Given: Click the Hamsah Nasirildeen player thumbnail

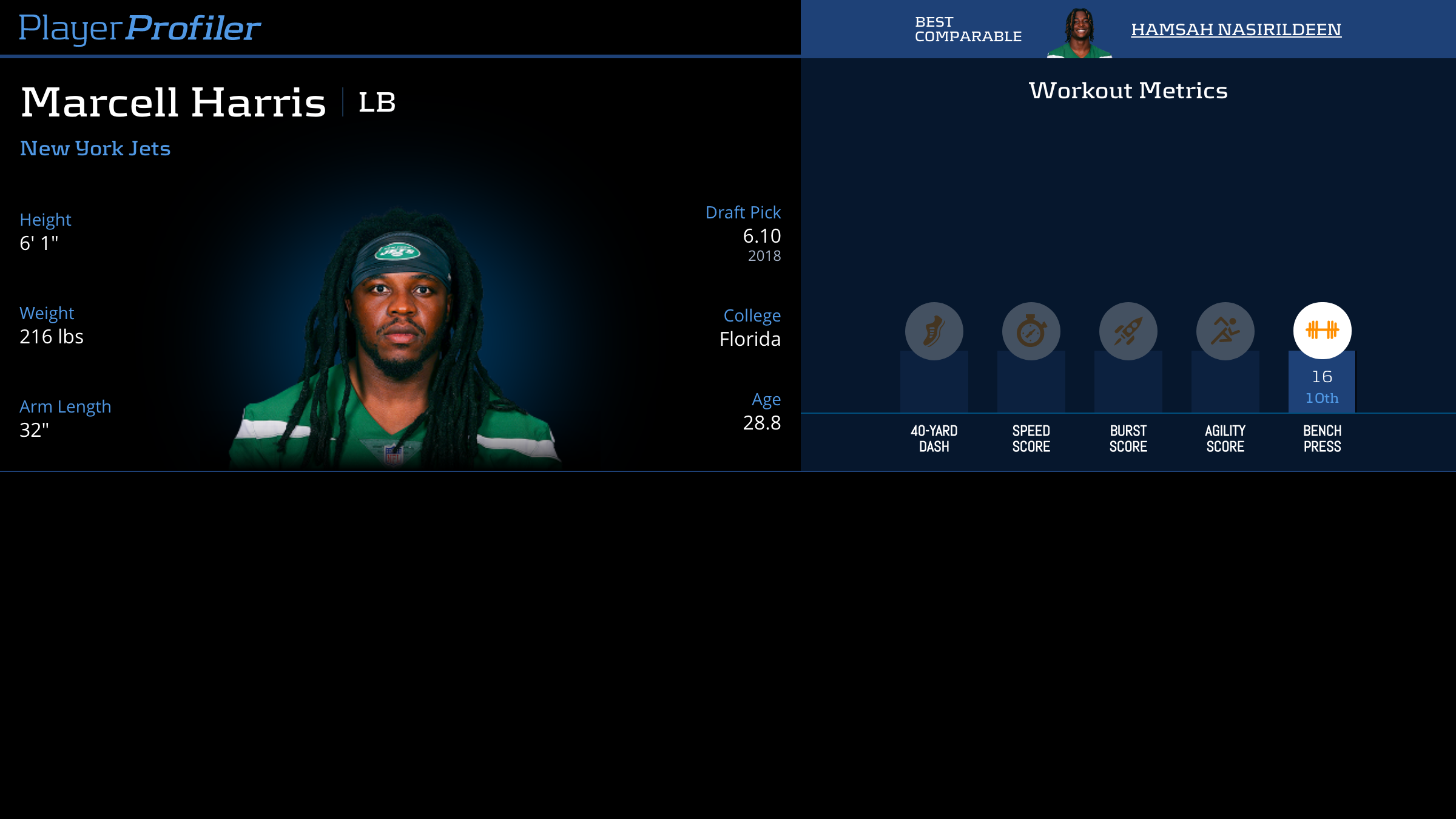Looking at the screenshot, I should (x=1079, y=33).
